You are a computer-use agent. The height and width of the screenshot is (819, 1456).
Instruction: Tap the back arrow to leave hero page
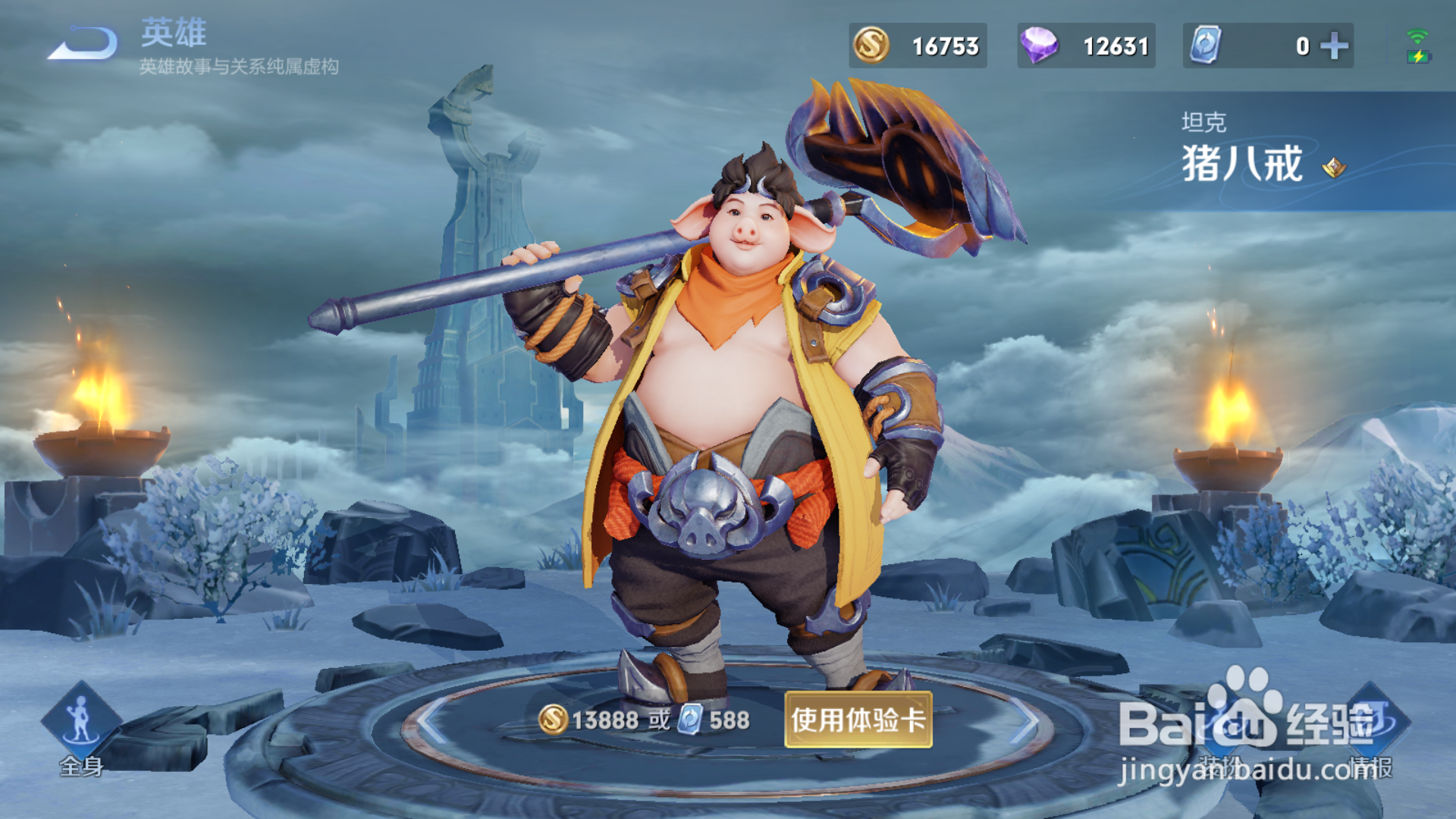[83, 42]
